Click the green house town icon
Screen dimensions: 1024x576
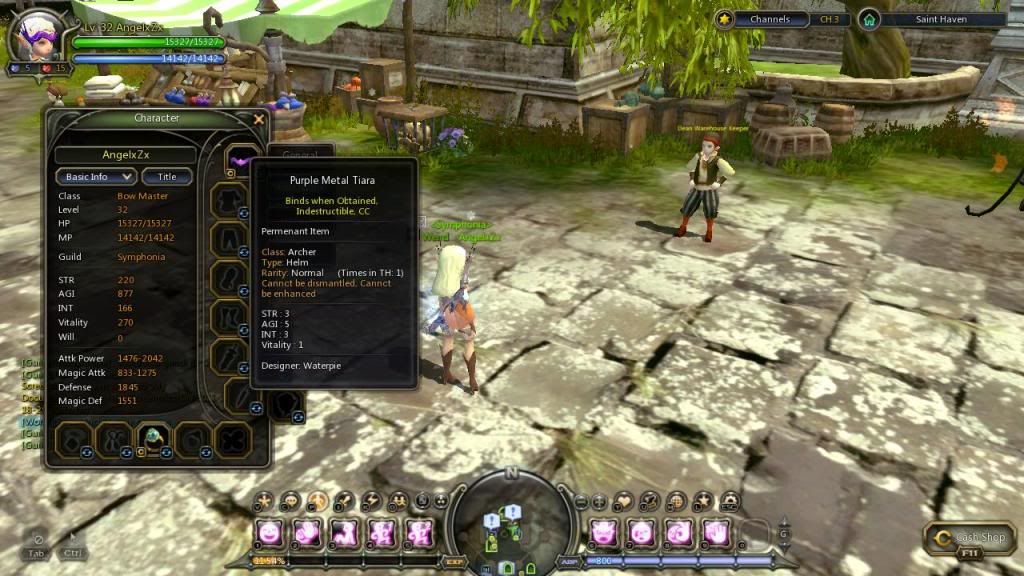pyautogui.click(x=869, y=19)
